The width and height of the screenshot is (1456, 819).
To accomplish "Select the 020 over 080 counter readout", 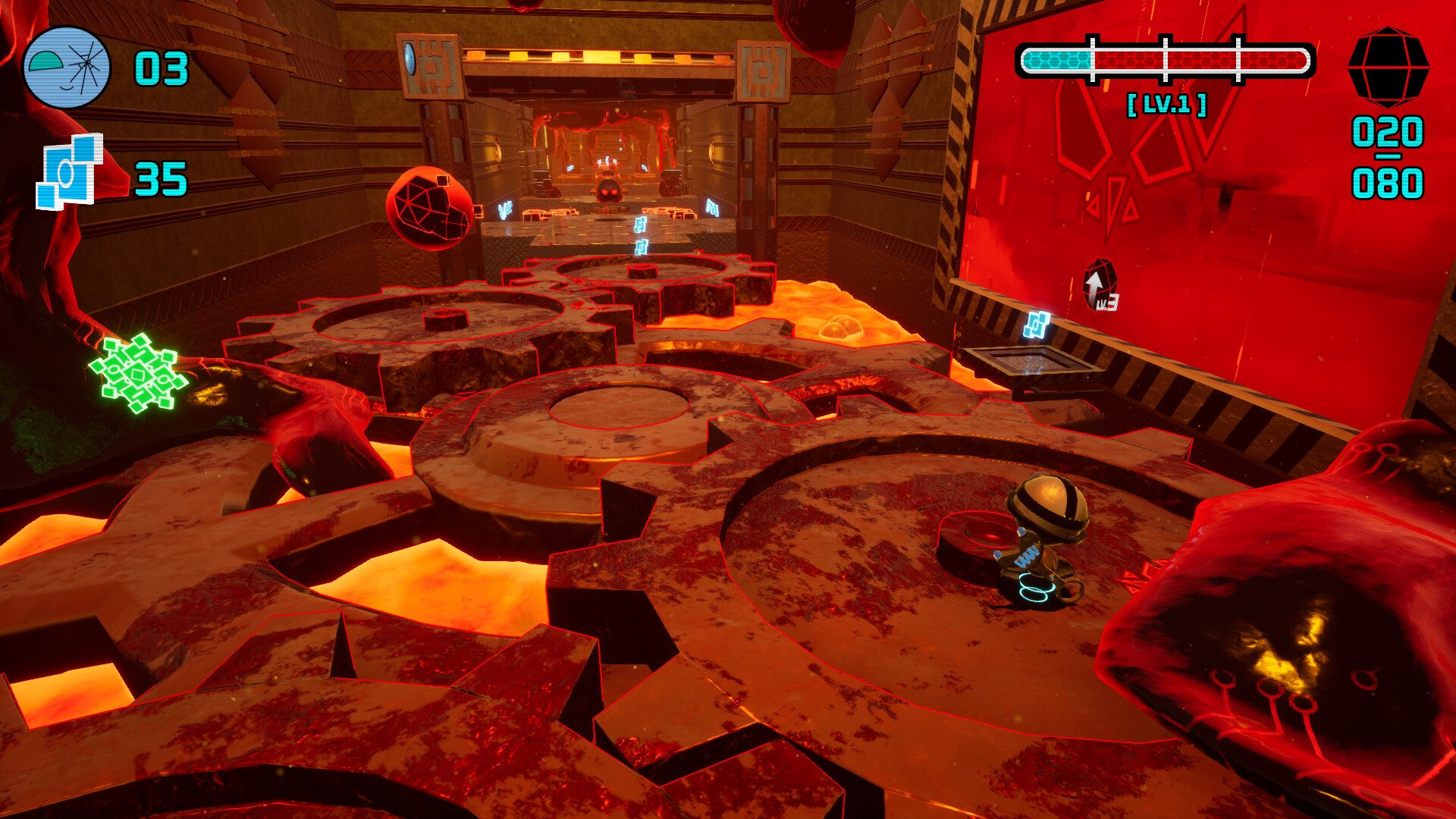I will (x=1389, y=158).
